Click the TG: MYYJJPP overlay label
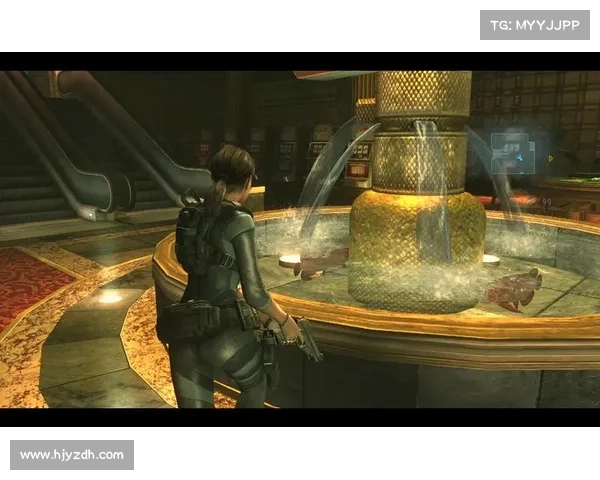Image resolution: width=600 pixels, height=480 pixels. (x=535, y=24)
